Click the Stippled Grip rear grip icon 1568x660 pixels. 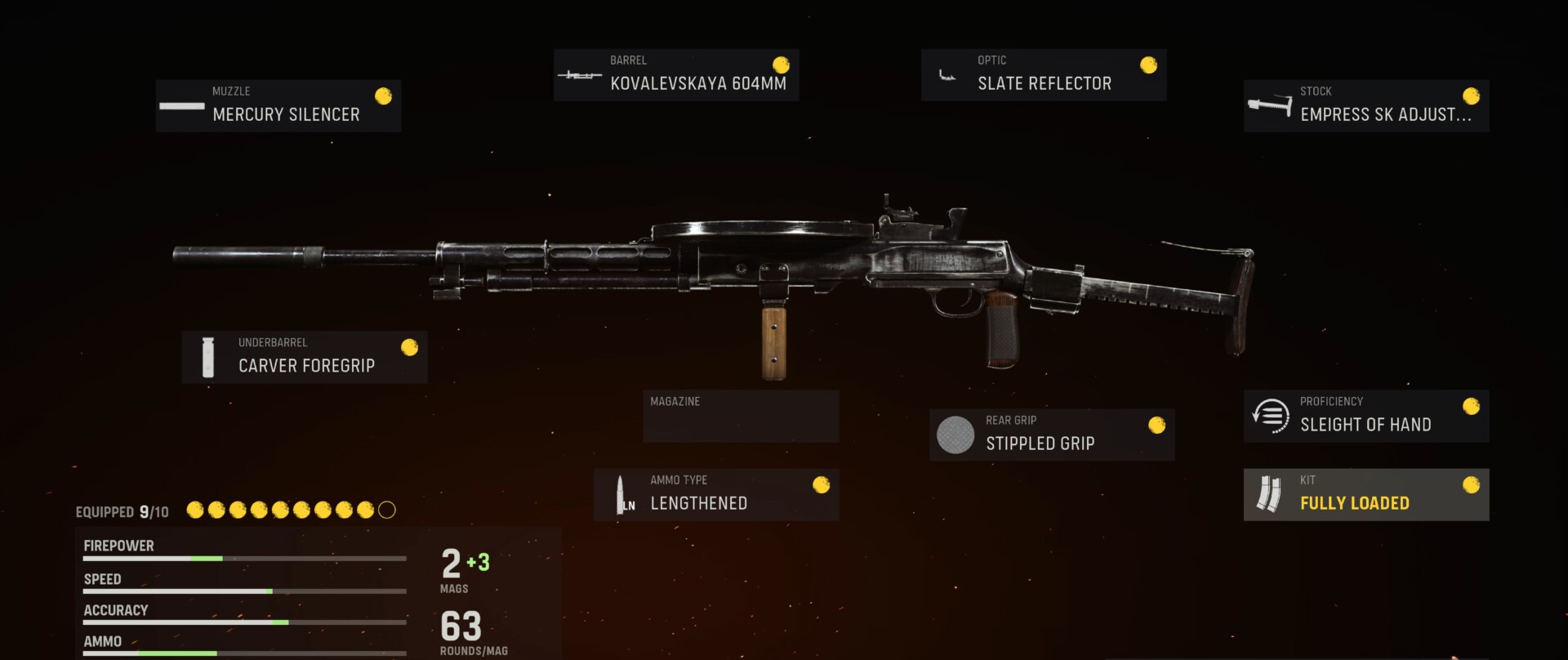tap(954, 435)
